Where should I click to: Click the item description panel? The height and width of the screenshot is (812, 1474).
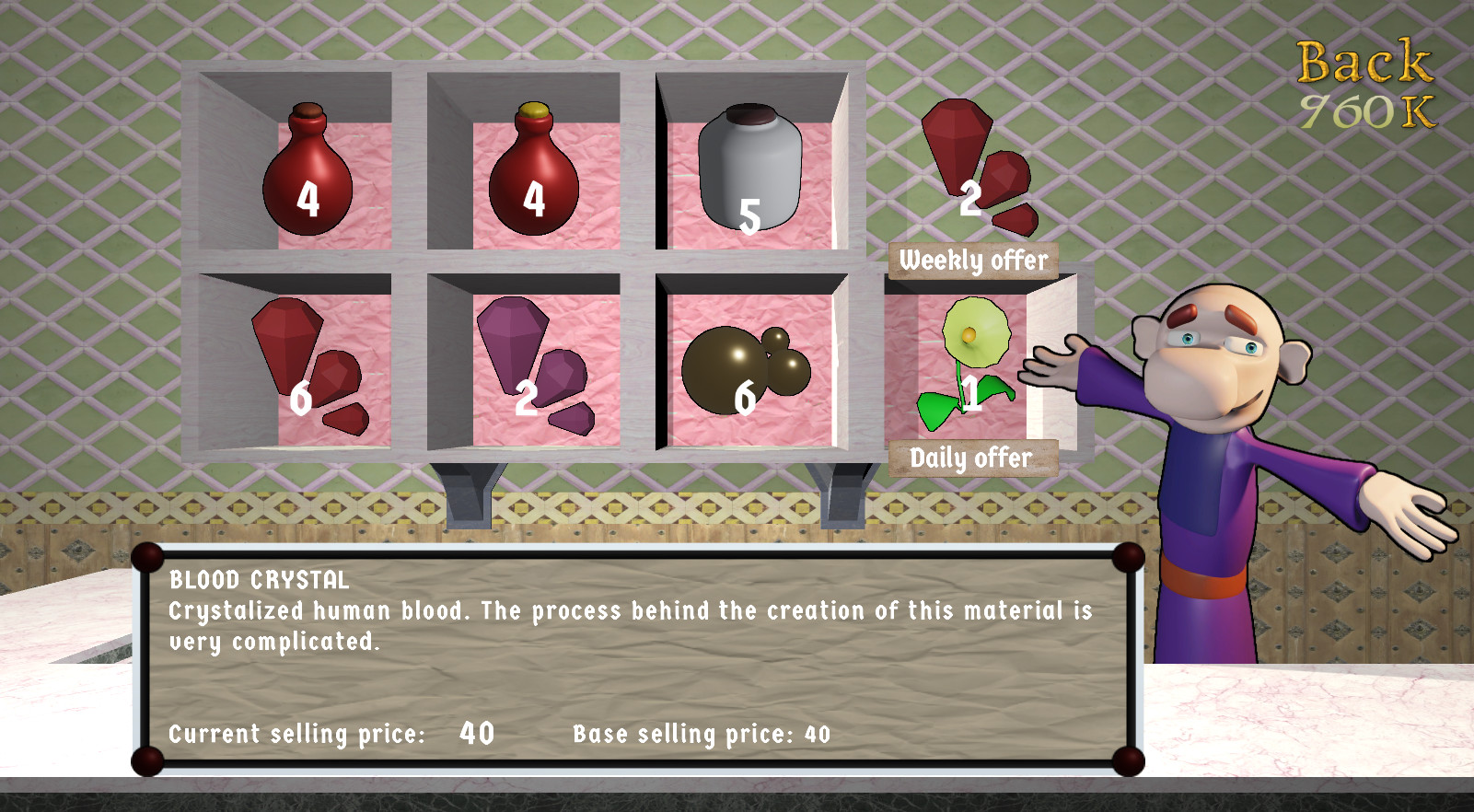[635, 658]
